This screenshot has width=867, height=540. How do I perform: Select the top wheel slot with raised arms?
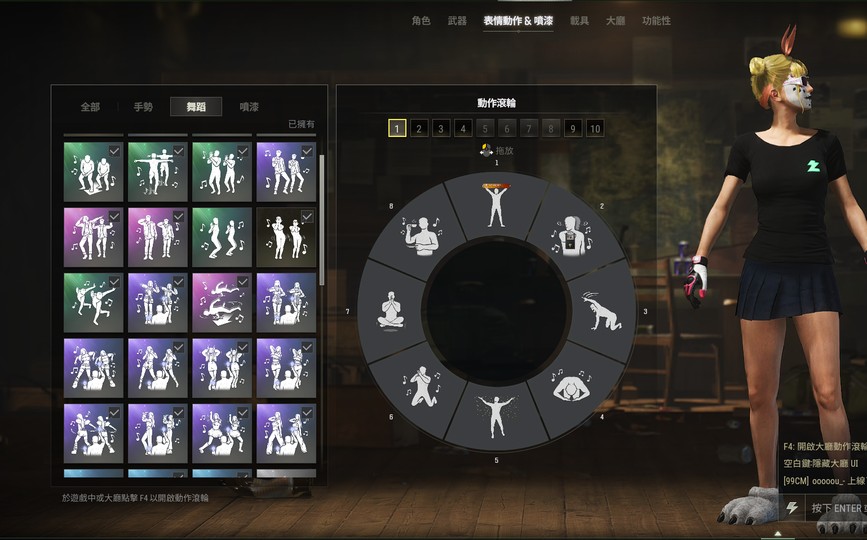coord(496,204)
